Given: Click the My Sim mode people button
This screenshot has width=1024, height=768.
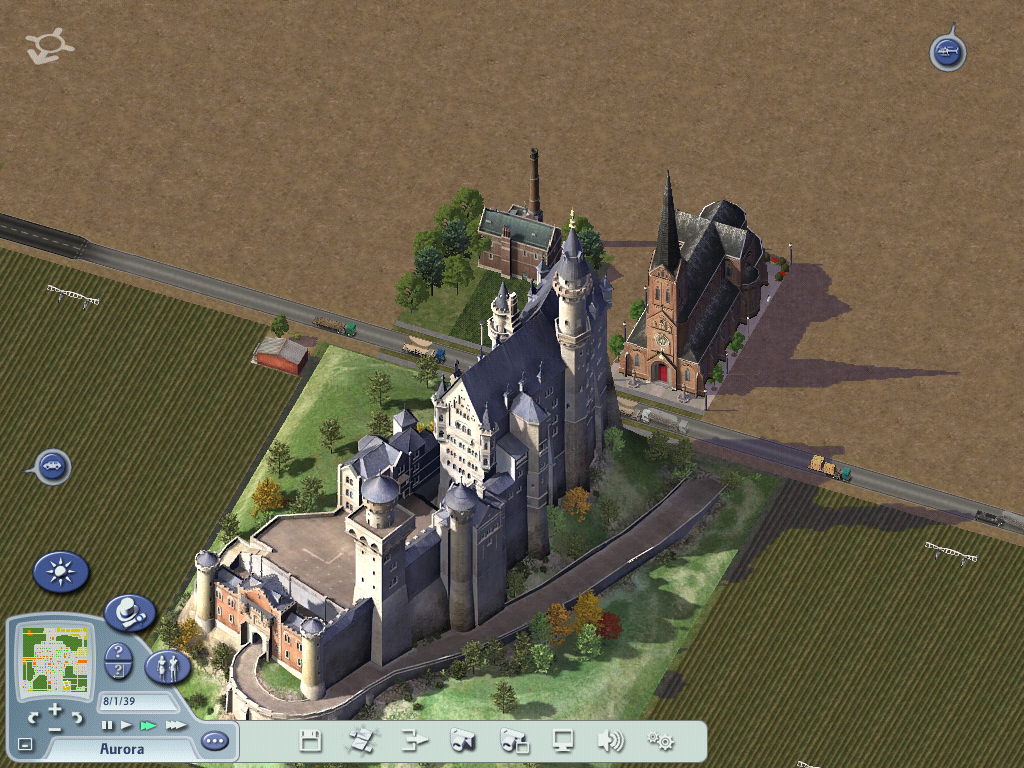Looking at the screenshot, I should pos(168,665).
